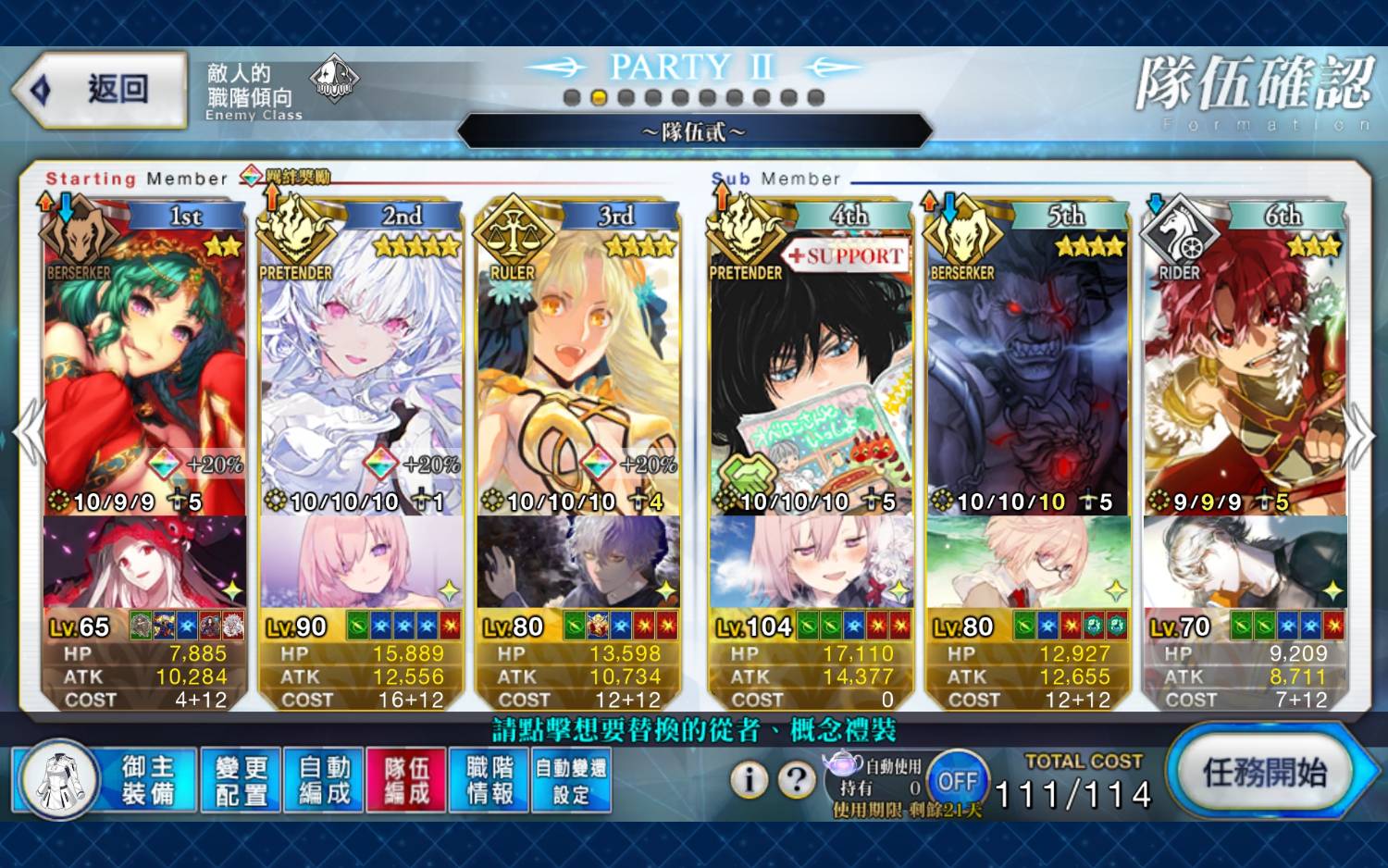Select the 4th slot Support Pretender card
Screen dimensions: 1388x868
(x=811, y=370)
